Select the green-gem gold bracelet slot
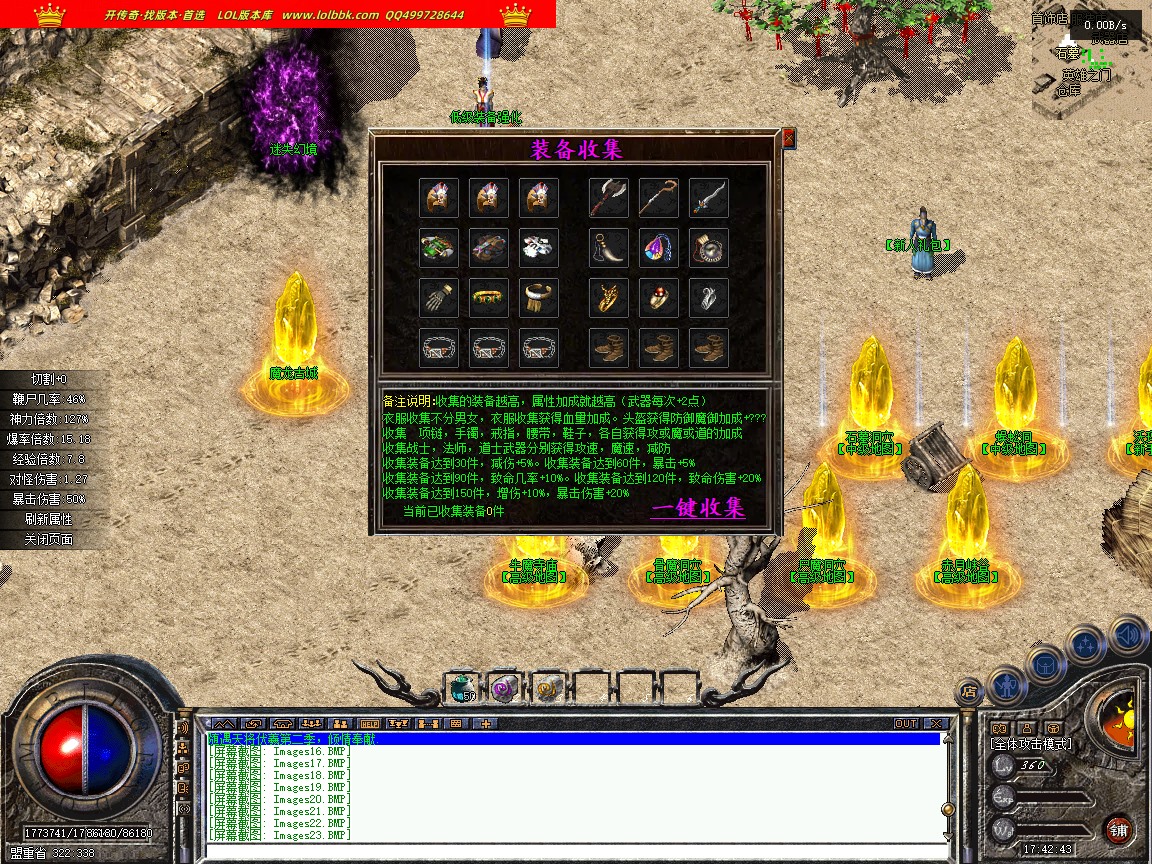Viewport: 1152px width, 864px height. [489, 298]
